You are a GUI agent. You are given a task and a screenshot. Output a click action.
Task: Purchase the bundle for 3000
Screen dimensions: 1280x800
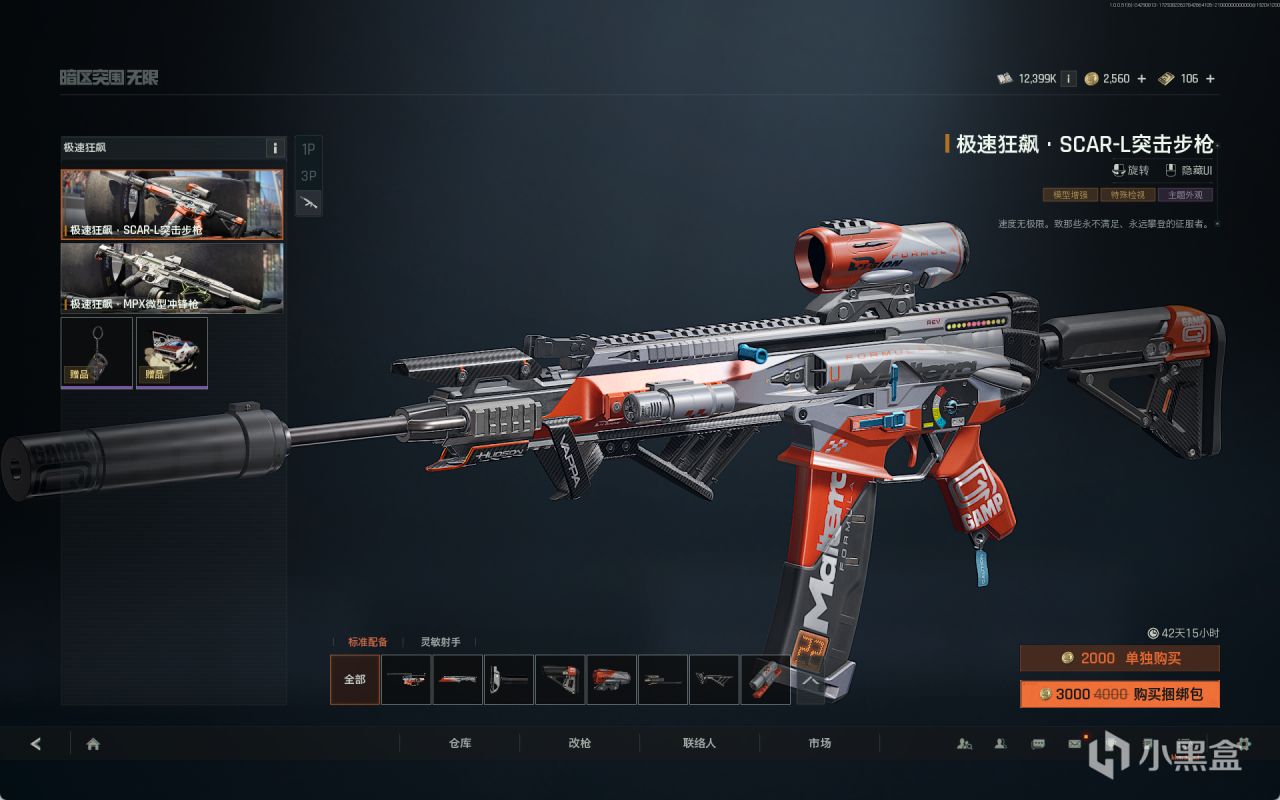pos(1120,694)
